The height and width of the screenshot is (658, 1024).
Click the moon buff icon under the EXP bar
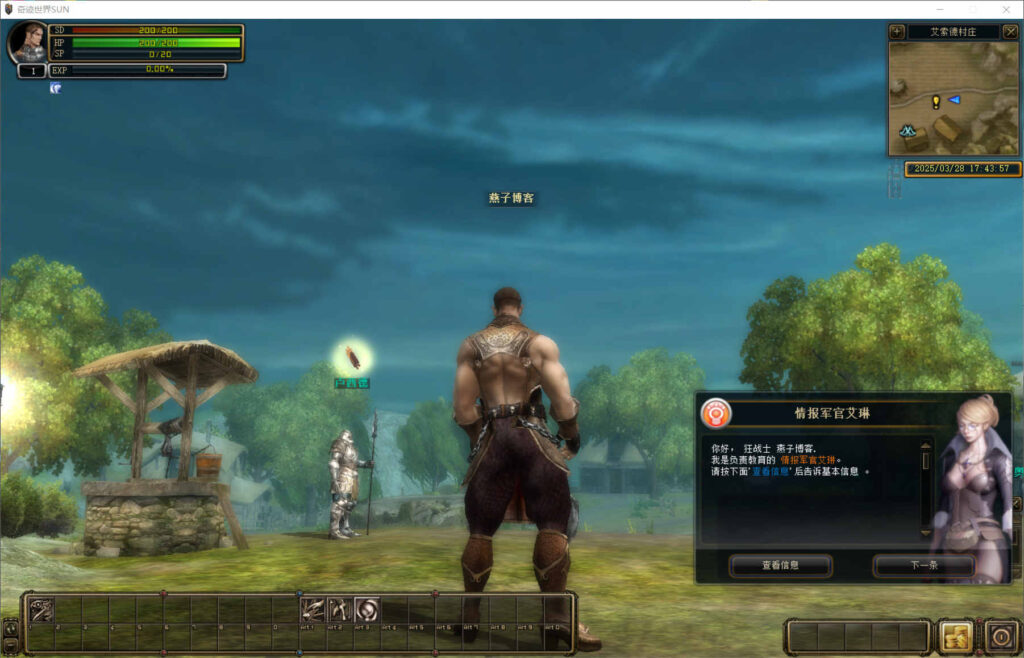56,88
